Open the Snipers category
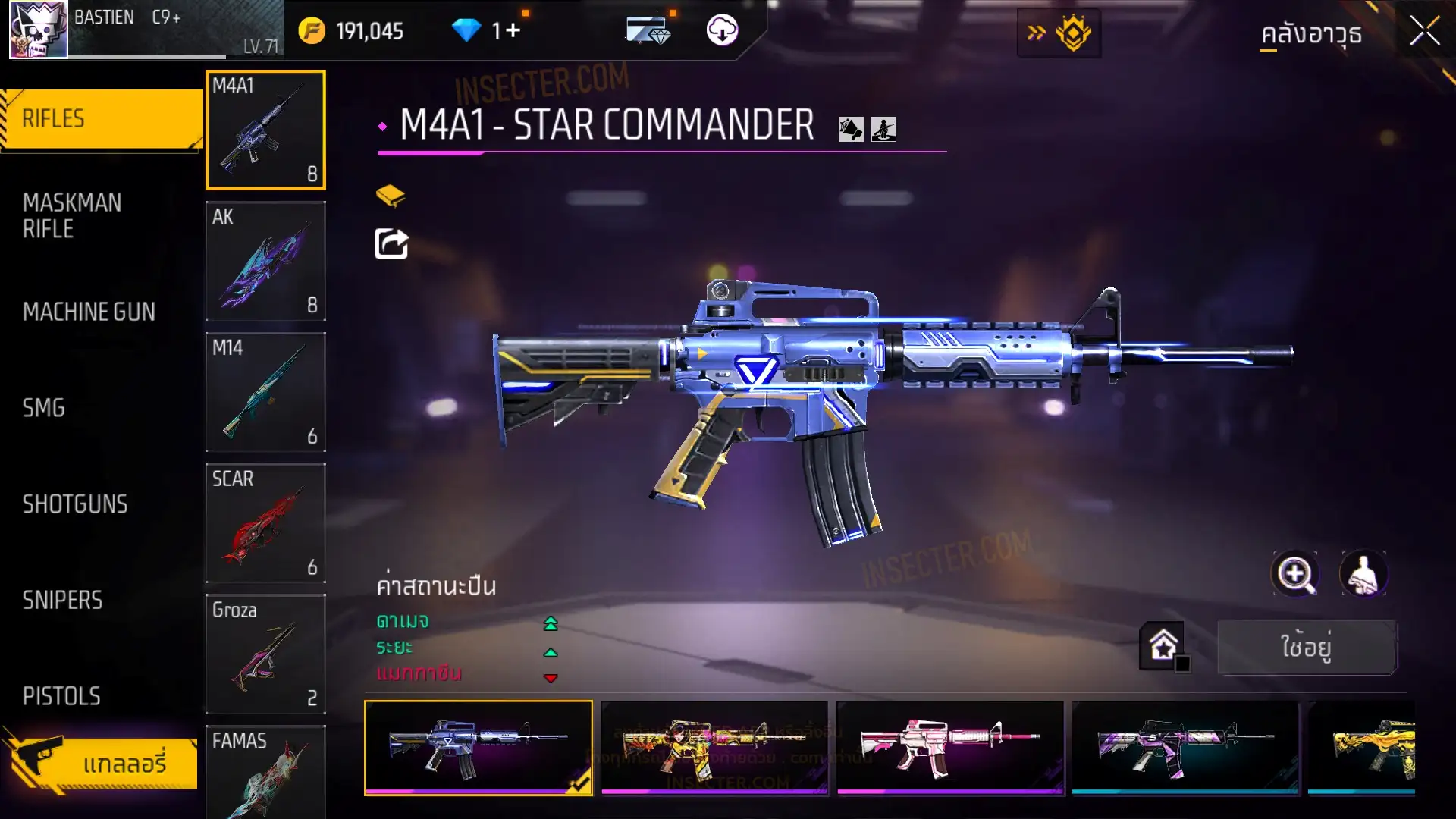 point(62,601)
